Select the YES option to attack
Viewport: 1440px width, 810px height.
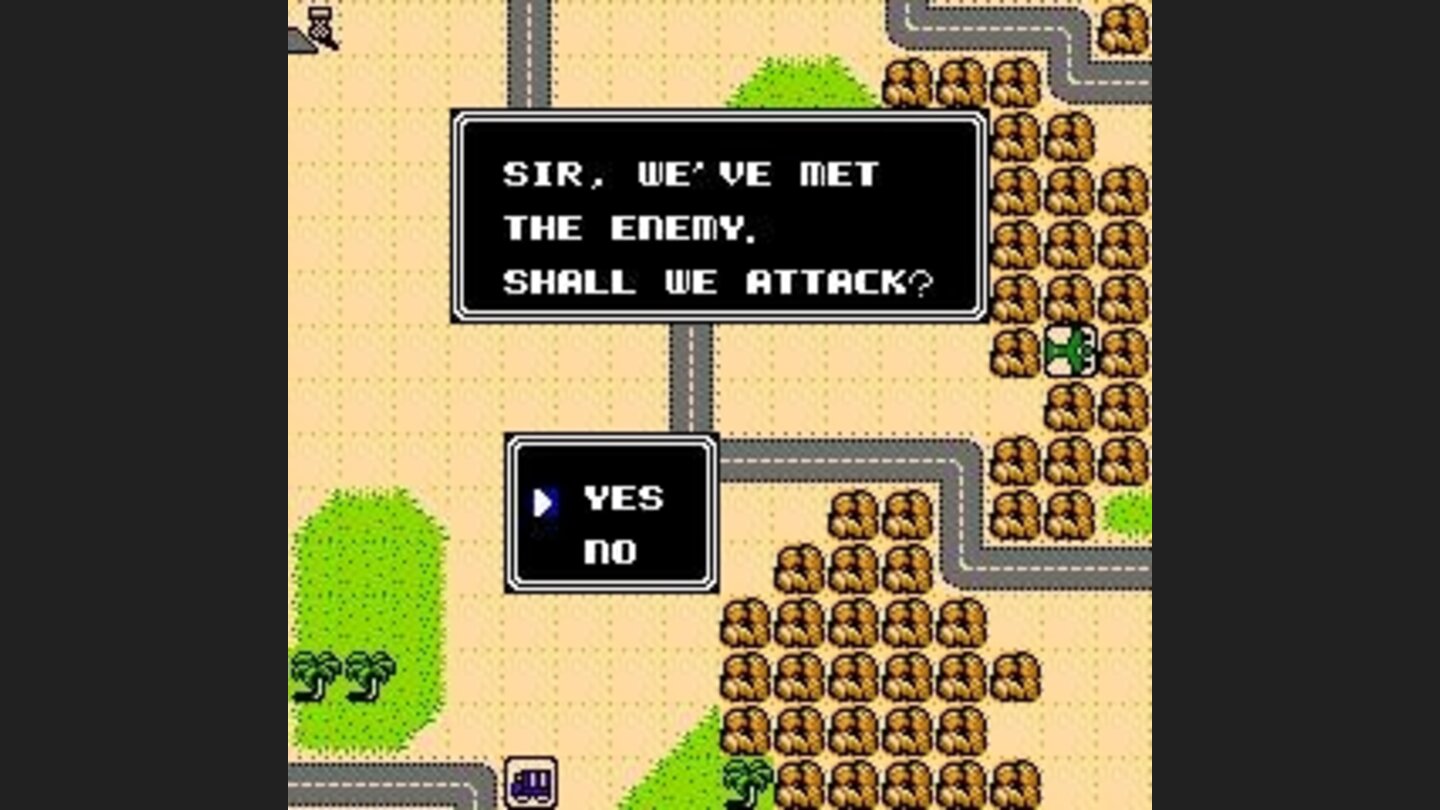pos(625,497)
